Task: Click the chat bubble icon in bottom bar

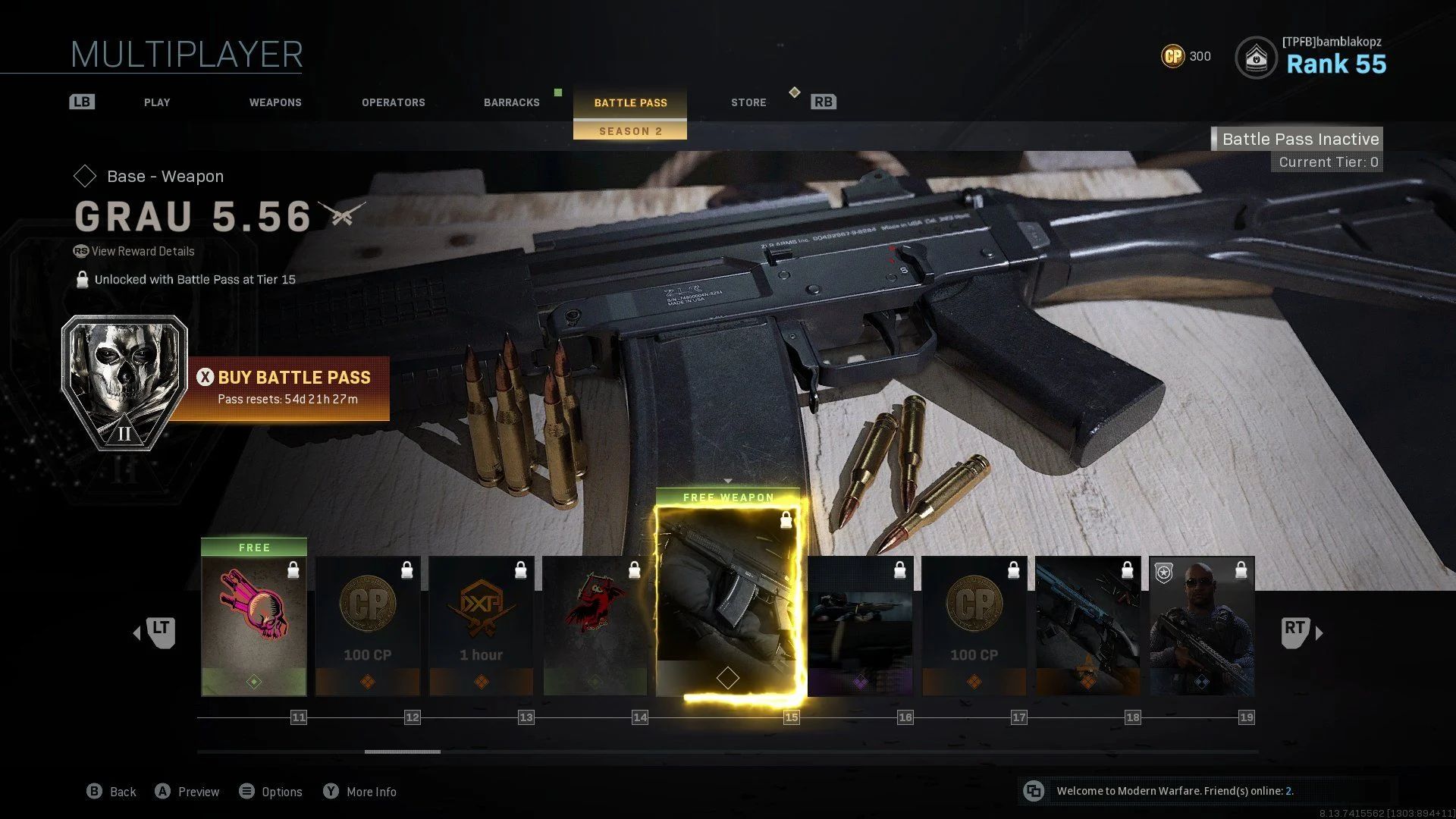Action: (1034, 791)
